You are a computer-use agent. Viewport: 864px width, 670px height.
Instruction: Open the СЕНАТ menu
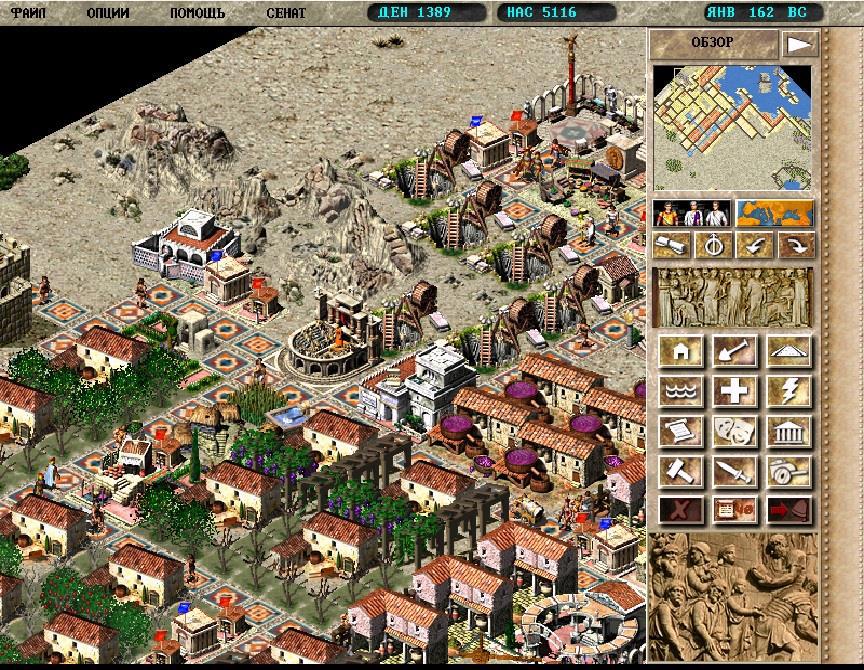[x=286, y=13]
